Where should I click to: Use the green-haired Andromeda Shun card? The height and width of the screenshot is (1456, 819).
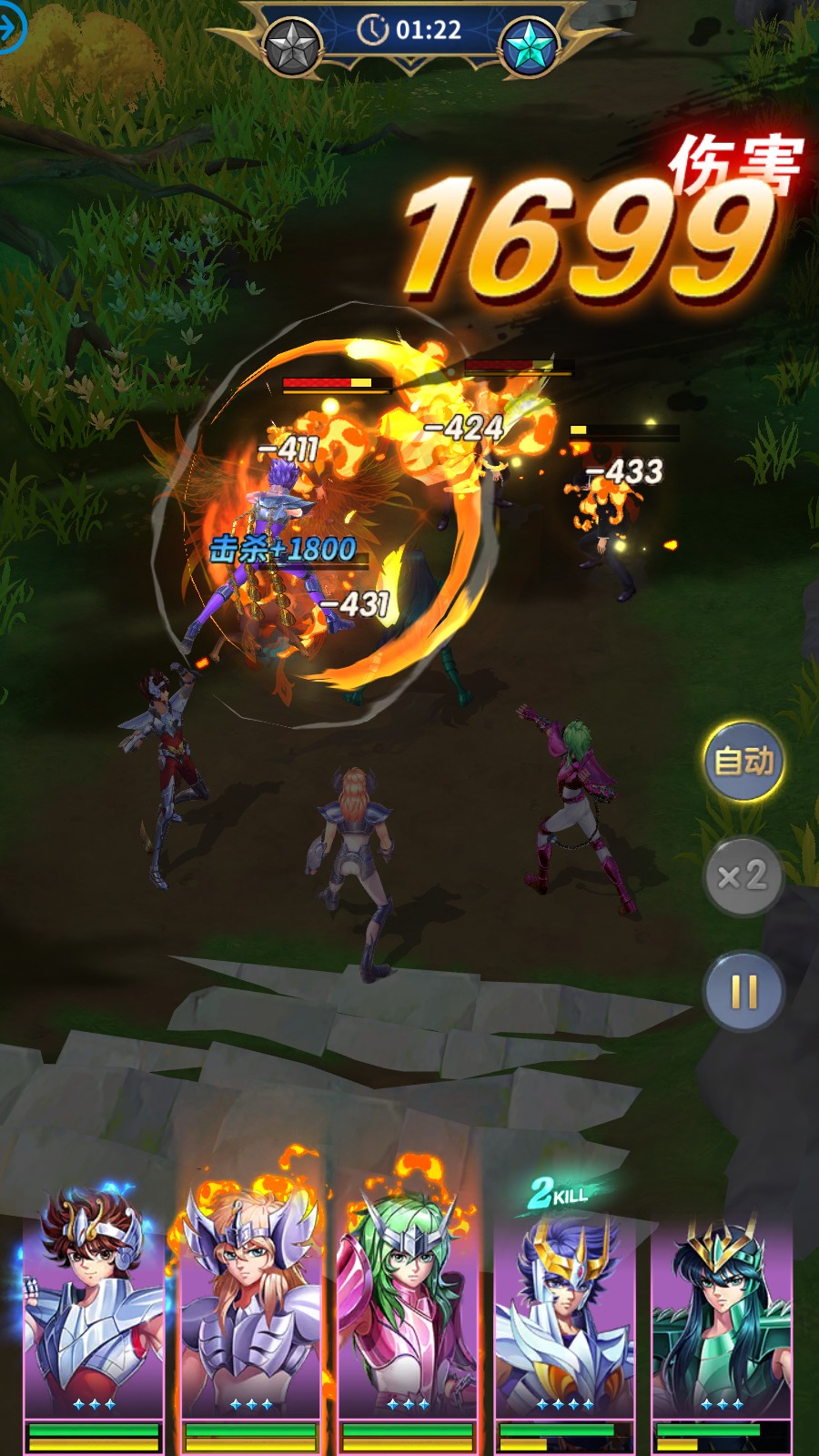click(x=408, y=1310)
